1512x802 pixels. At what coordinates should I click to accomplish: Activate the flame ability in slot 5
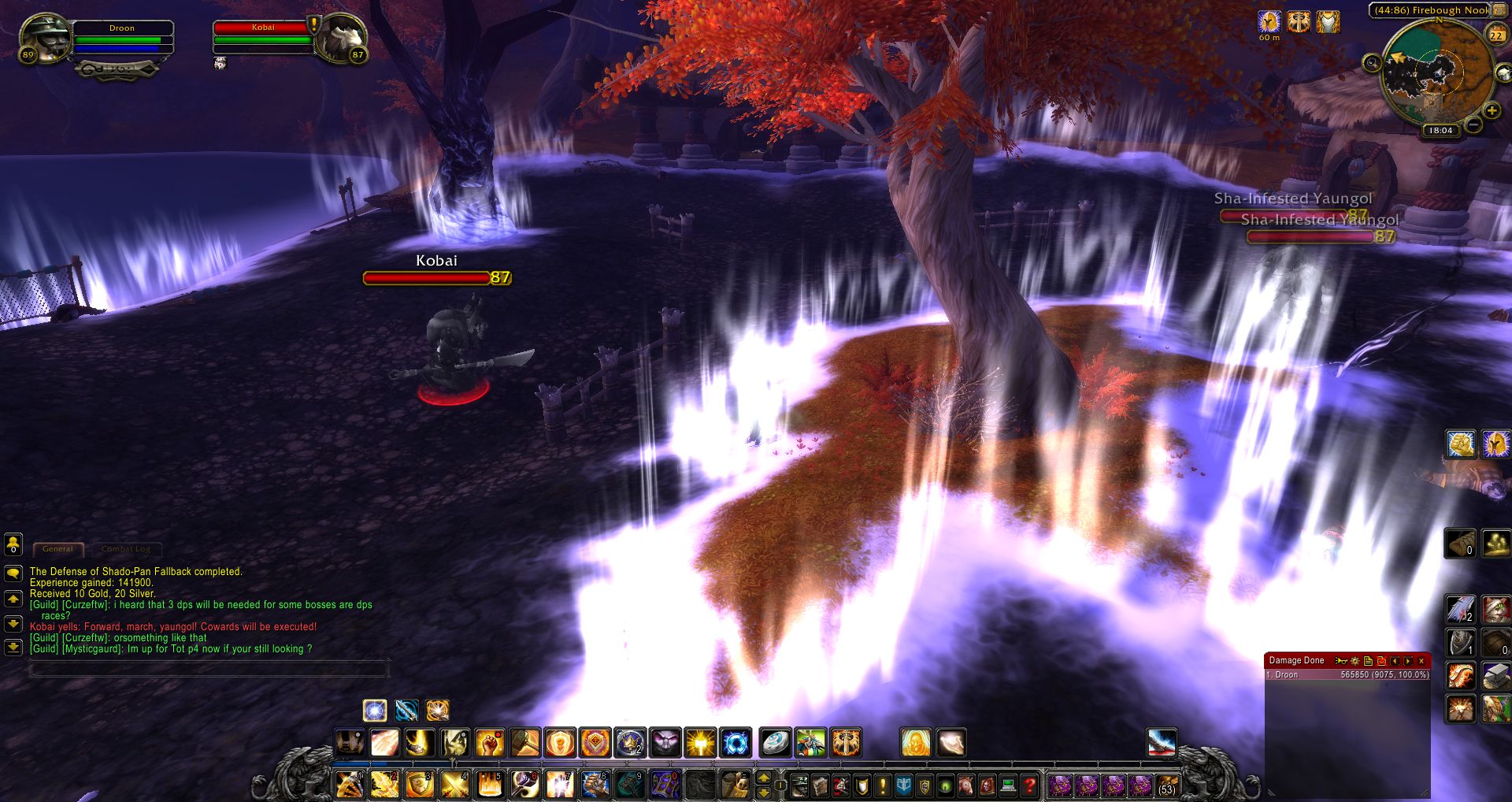490,785
